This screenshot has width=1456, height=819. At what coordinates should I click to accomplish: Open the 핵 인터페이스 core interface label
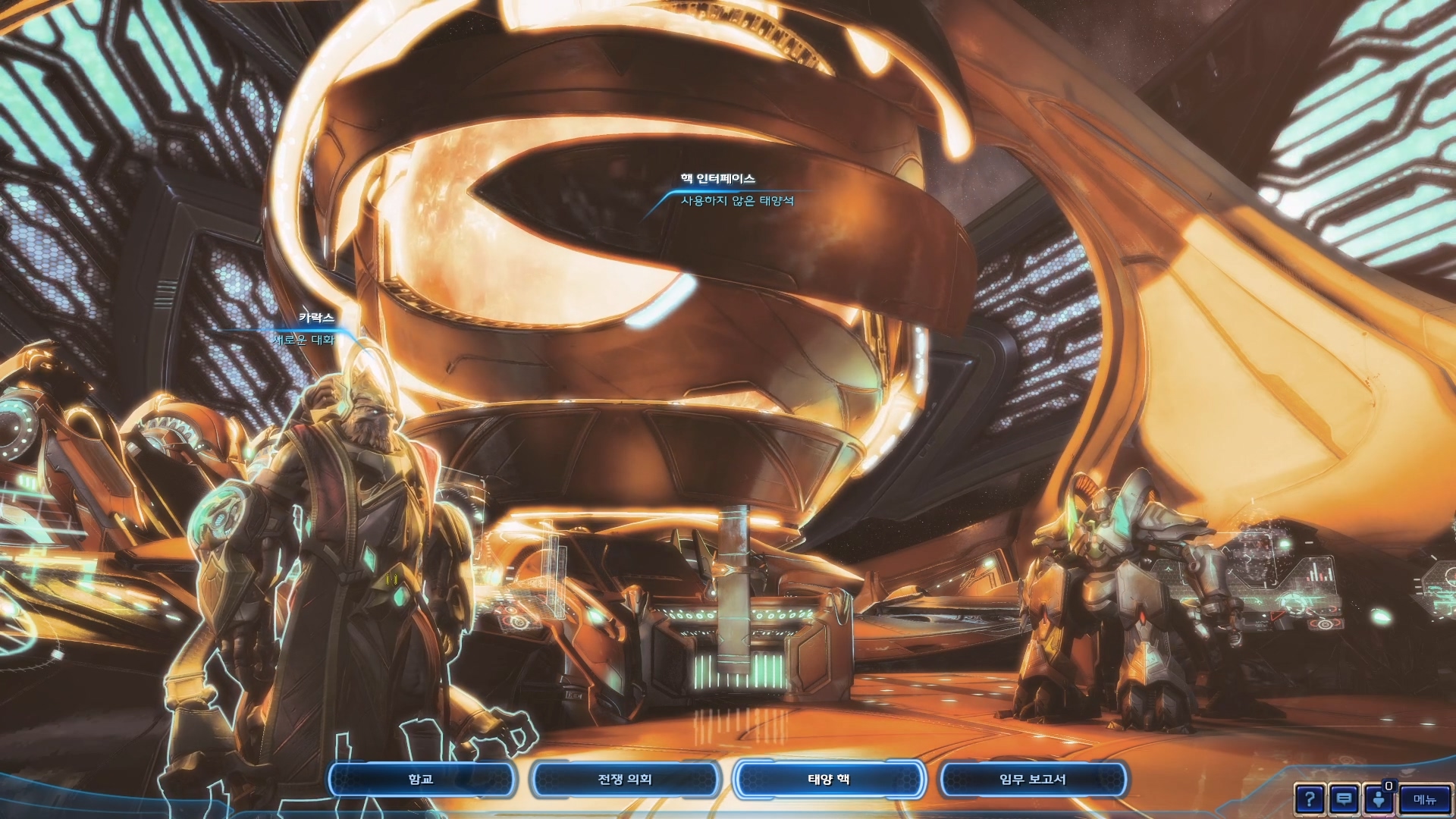click(717, 179)
